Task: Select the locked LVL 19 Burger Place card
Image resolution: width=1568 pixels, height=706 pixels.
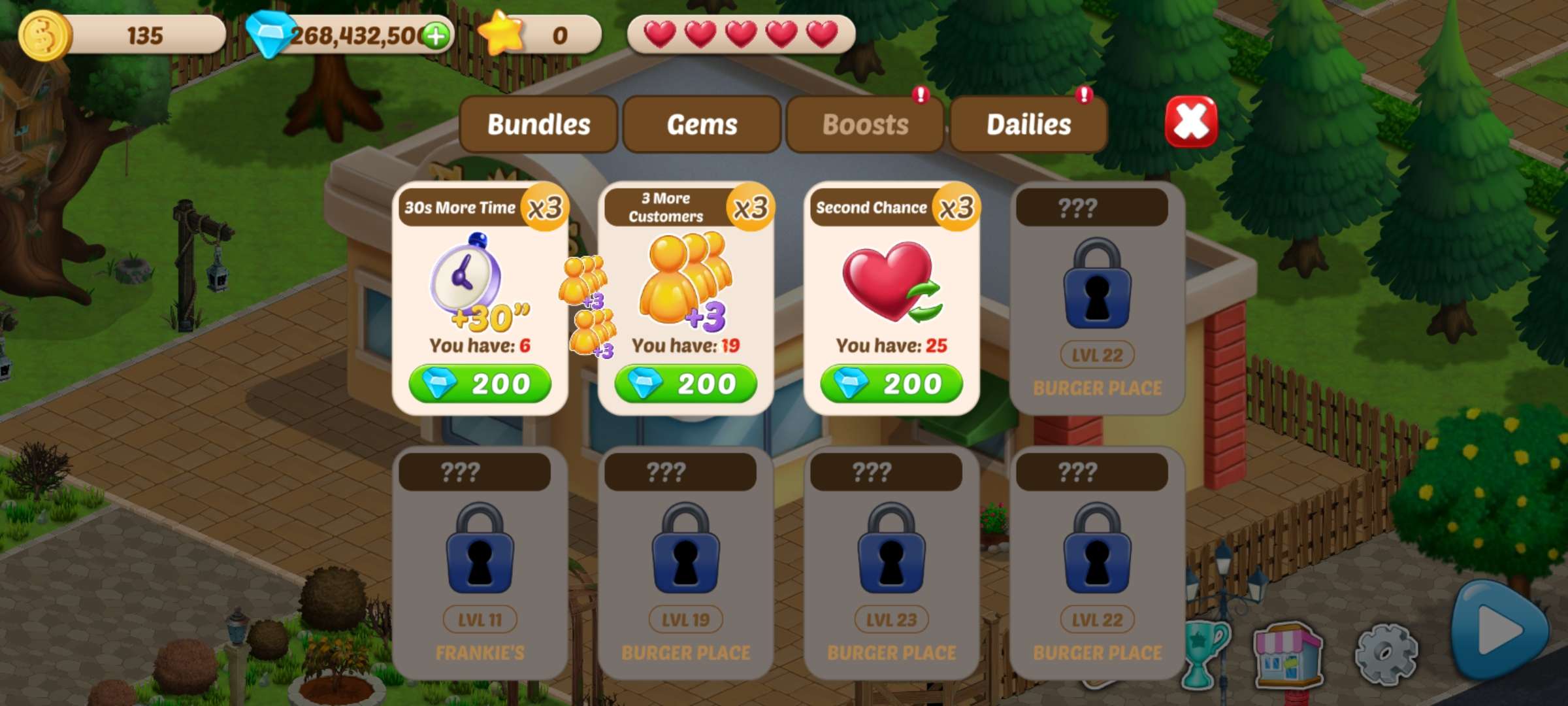Action: click(x=686, y=562)
